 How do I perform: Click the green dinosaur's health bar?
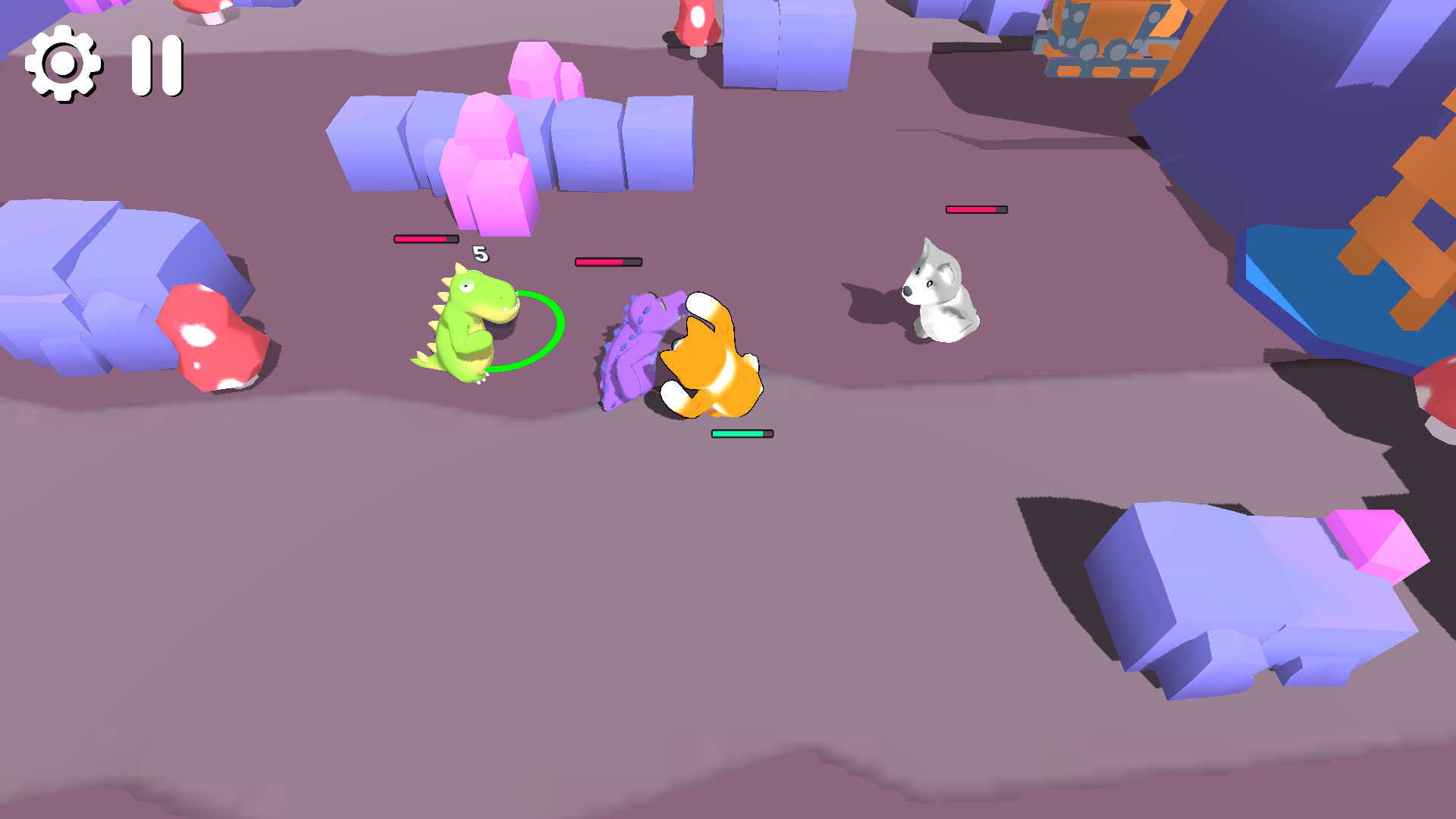(425, 239)
